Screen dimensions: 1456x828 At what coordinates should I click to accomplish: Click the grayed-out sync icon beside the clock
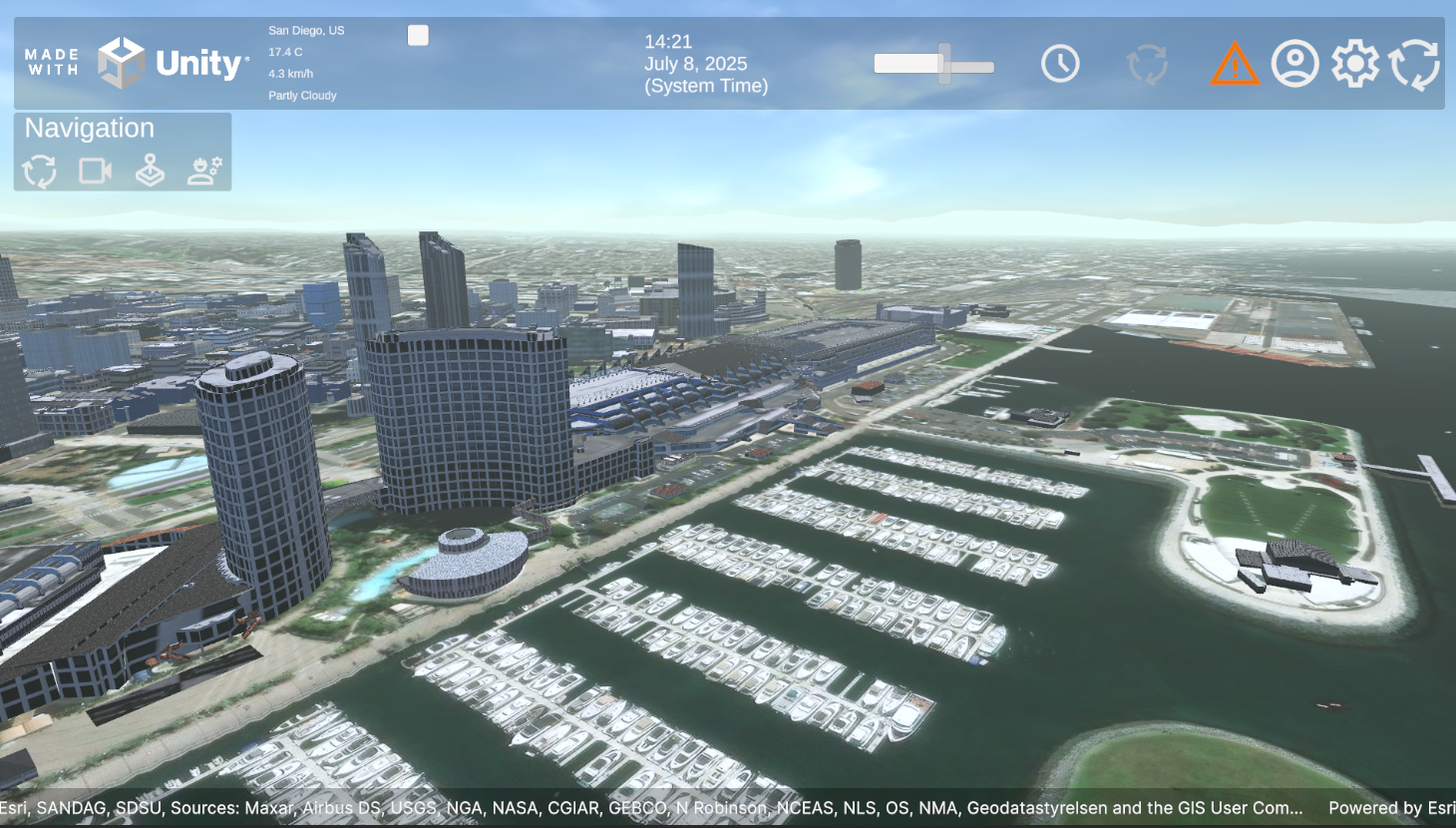[x=1148, y=62]
